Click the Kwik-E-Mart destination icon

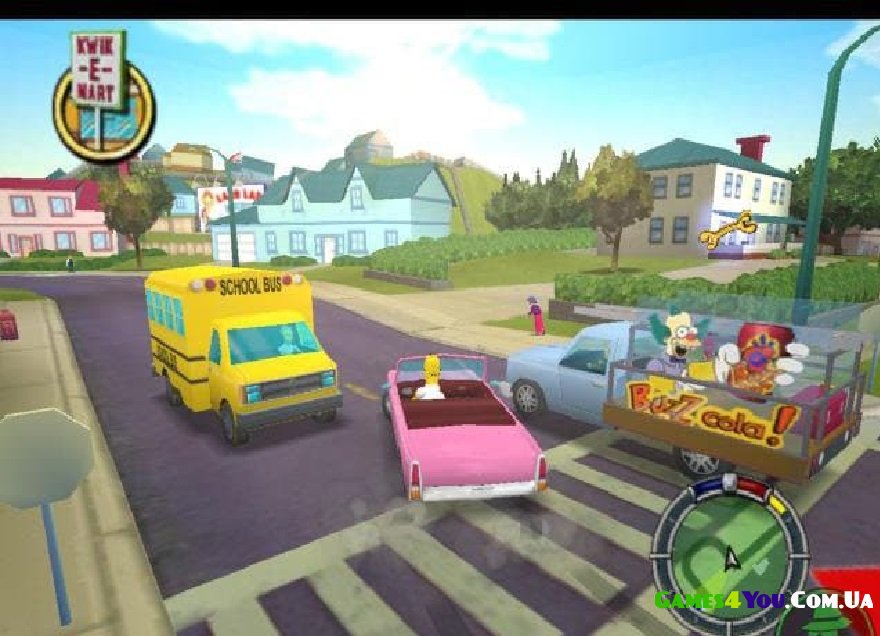tap(103, 100)
